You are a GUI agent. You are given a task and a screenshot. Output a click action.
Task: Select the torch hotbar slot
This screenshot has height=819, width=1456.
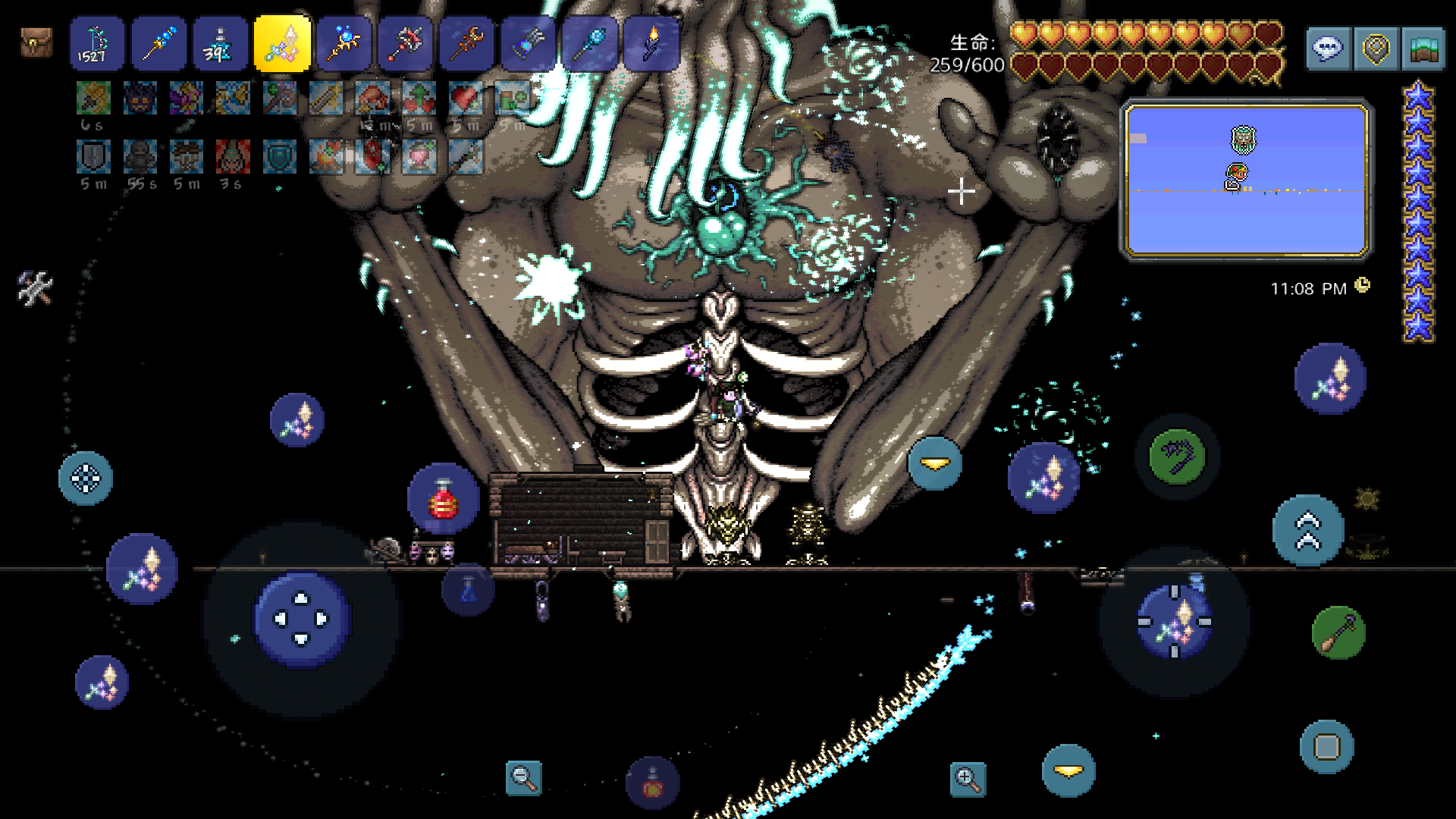coord(651,44)
